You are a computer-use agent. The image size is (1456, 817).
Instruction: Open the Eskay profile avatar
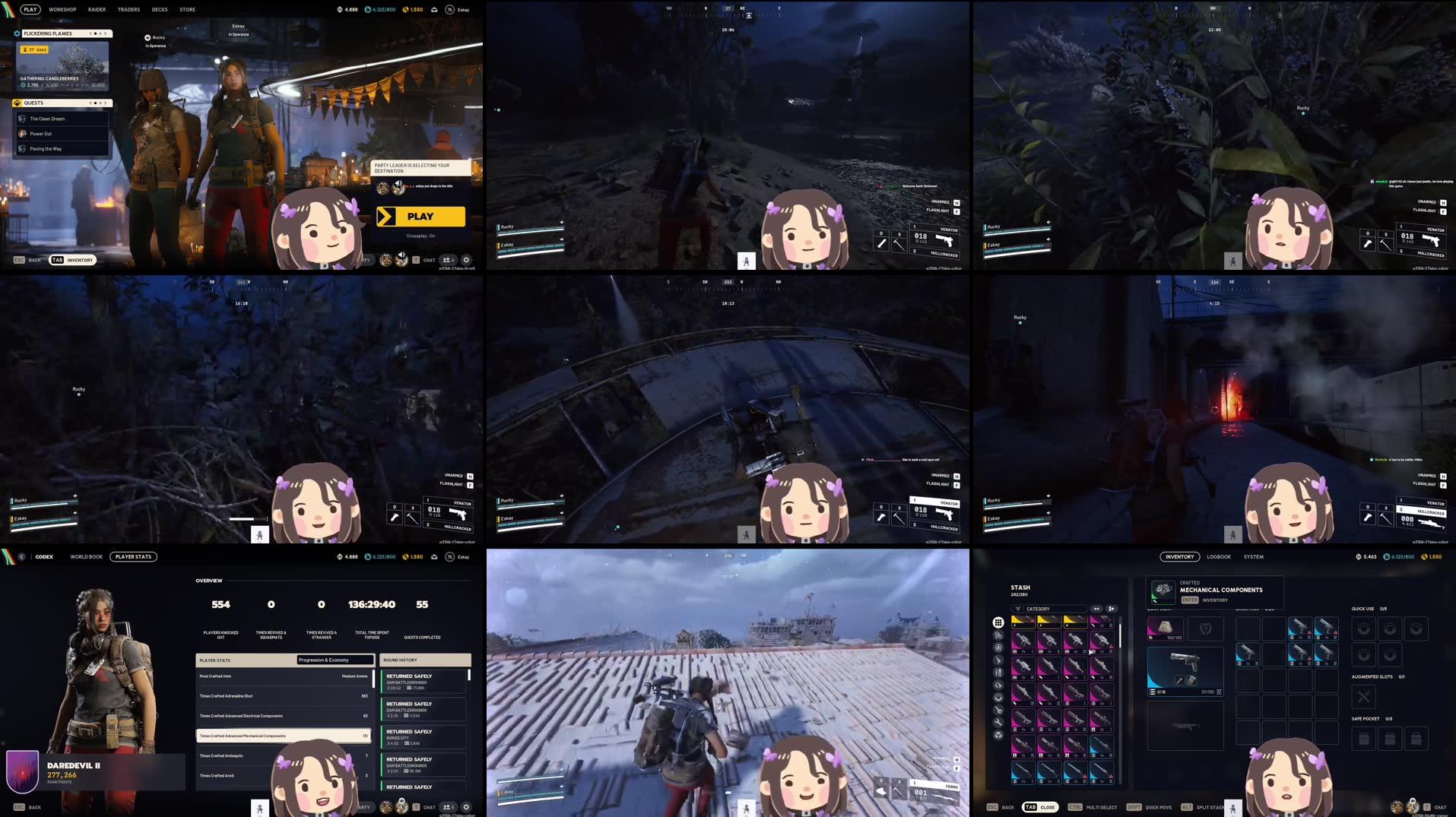tap(449, 9)
